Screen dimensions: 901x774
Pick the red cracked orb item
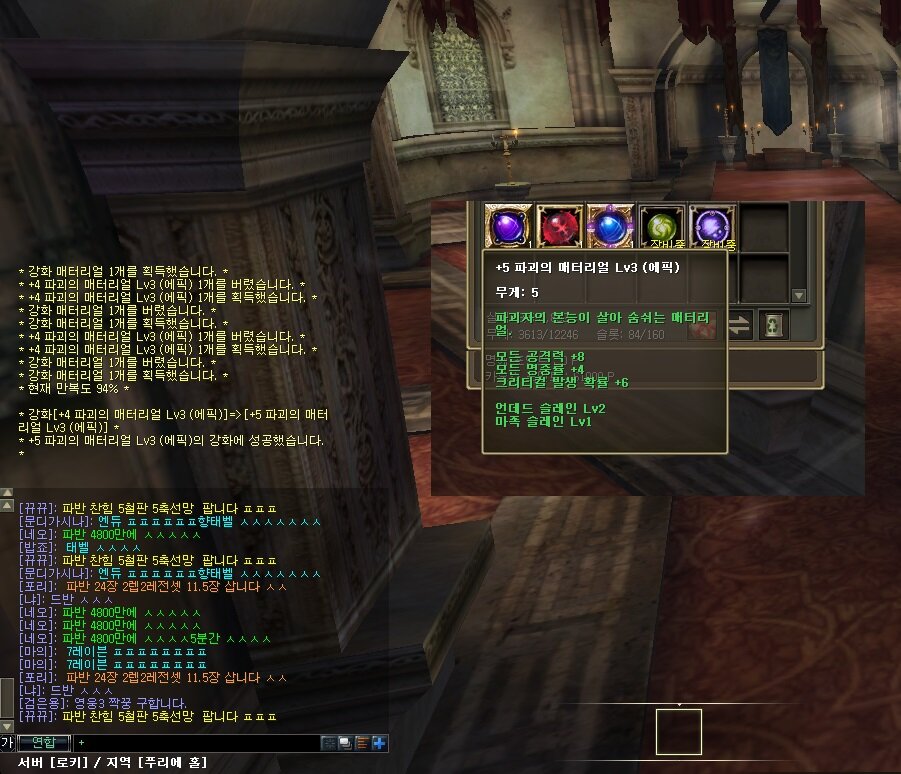pyautogui.click(x=560, y=226)
